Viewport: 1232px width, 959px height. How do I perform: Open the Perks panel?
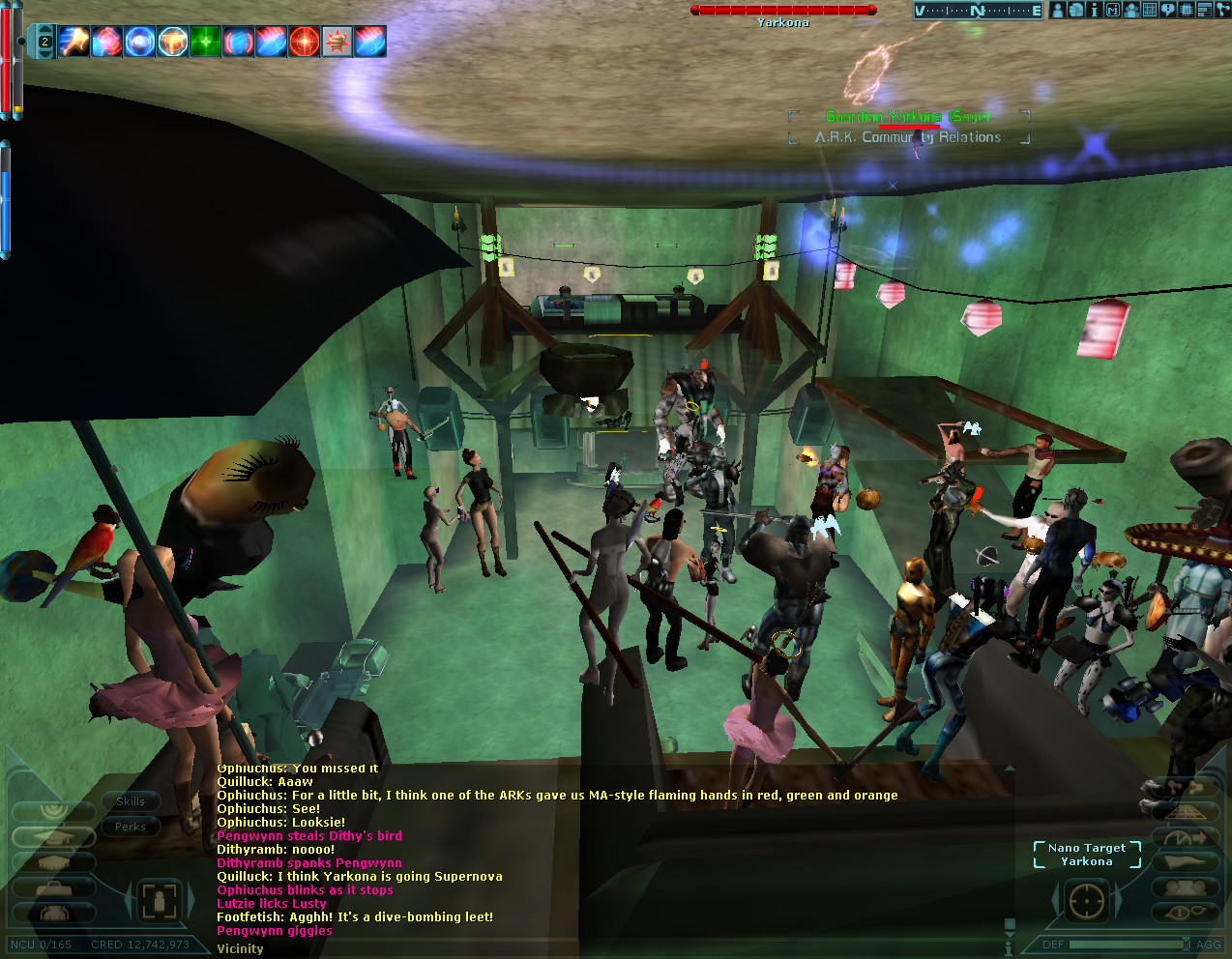click(x=131, y=827)
